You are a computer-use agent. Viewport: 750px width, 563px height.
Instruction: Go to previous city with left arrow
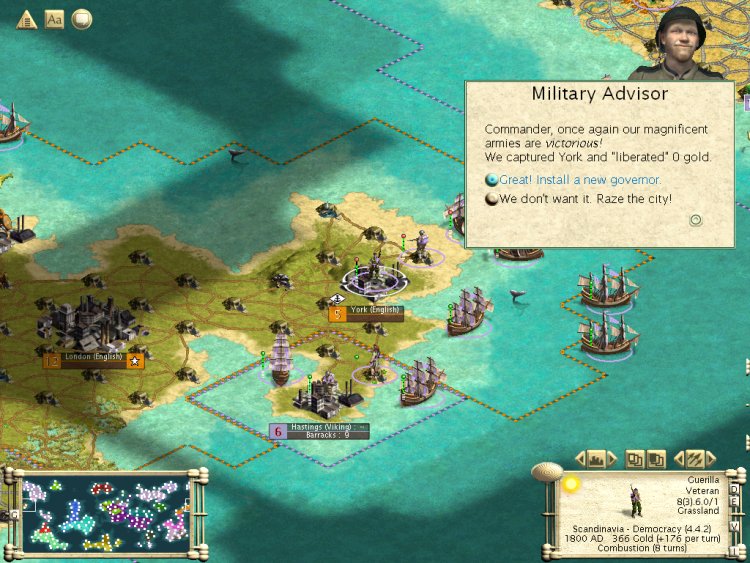[580, 459]
